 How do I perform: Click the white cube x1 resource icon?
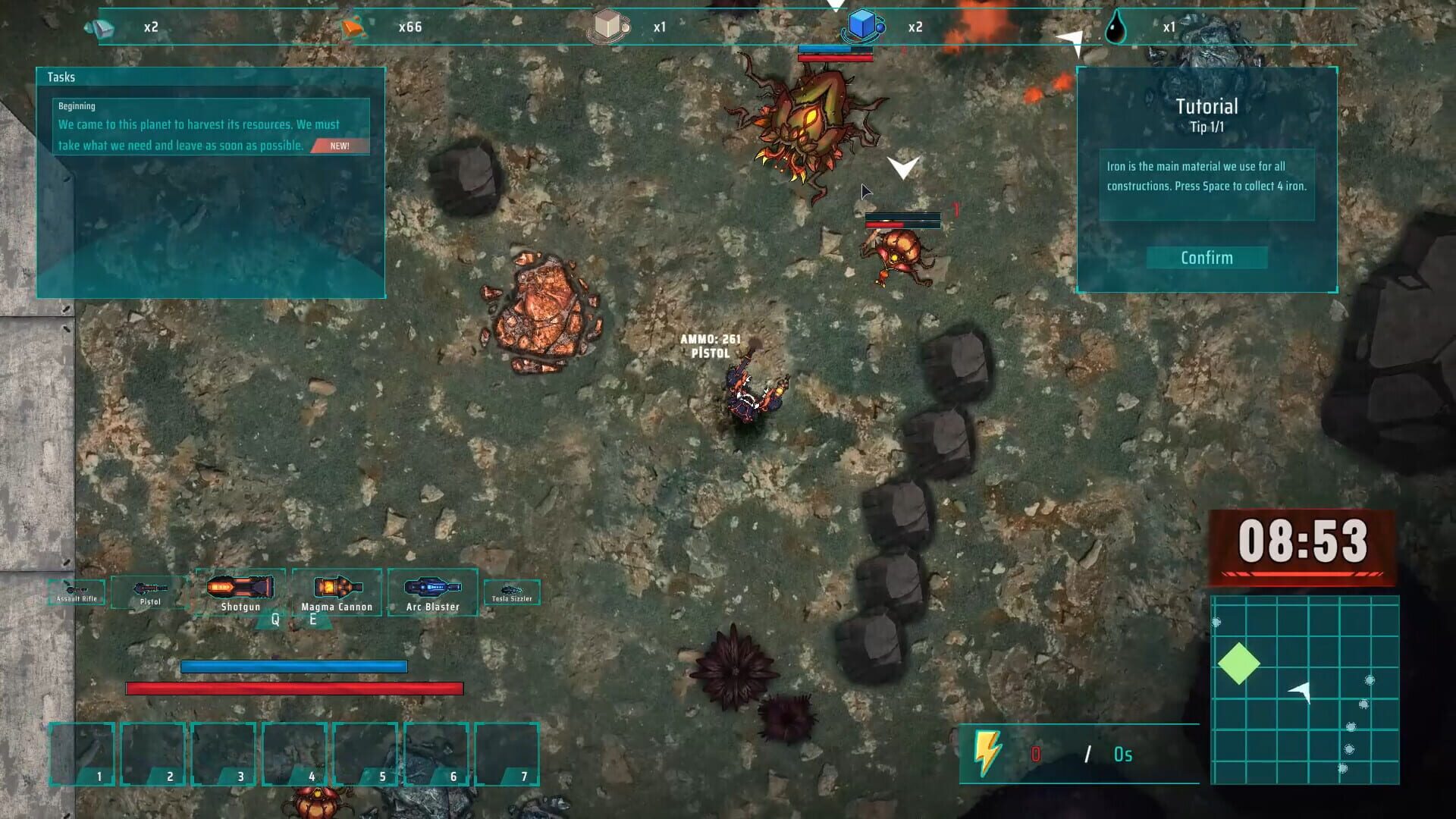pos(607,25)
